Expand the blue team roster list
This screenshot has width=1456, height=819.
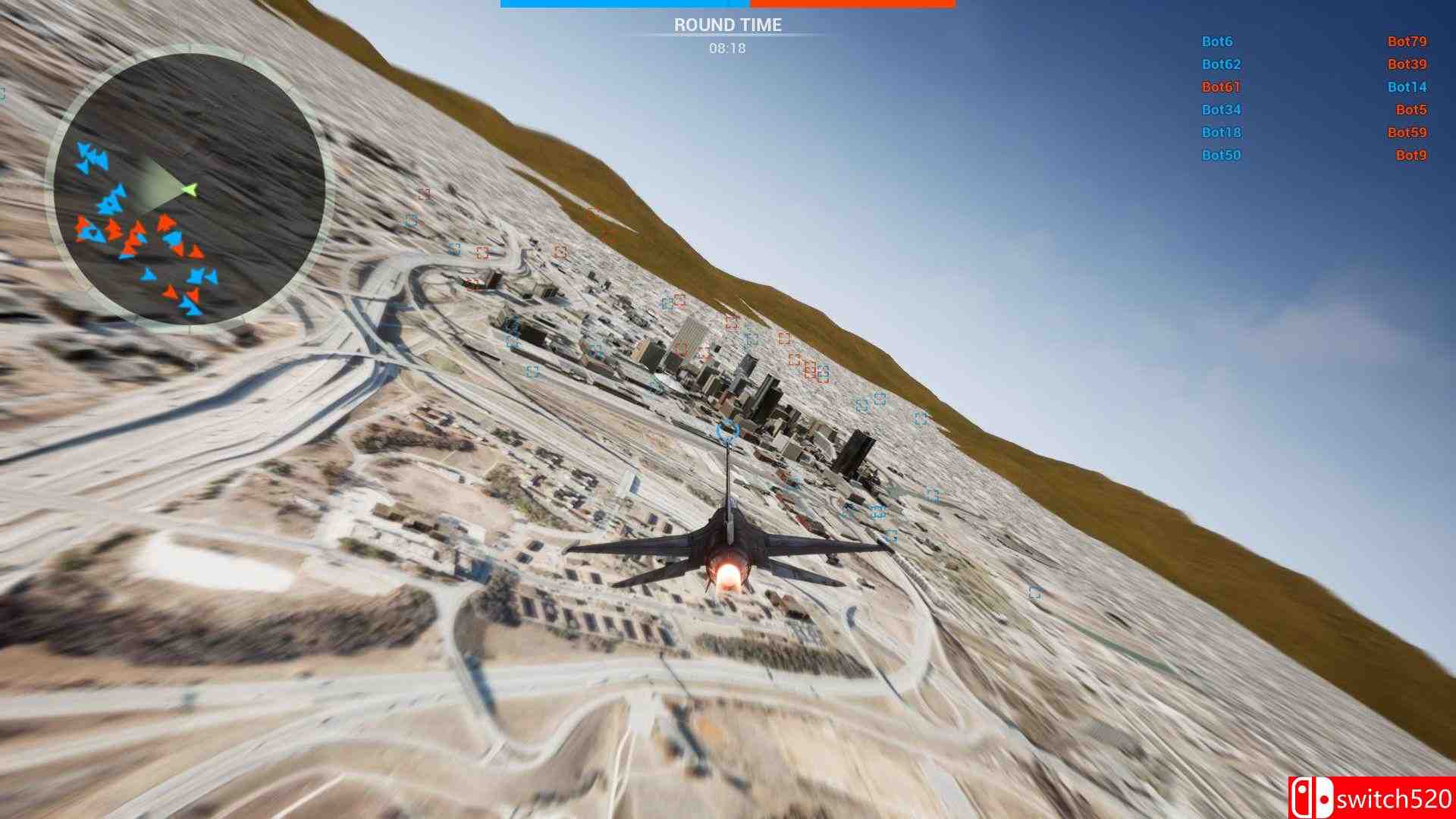(x=1221, y=99)
